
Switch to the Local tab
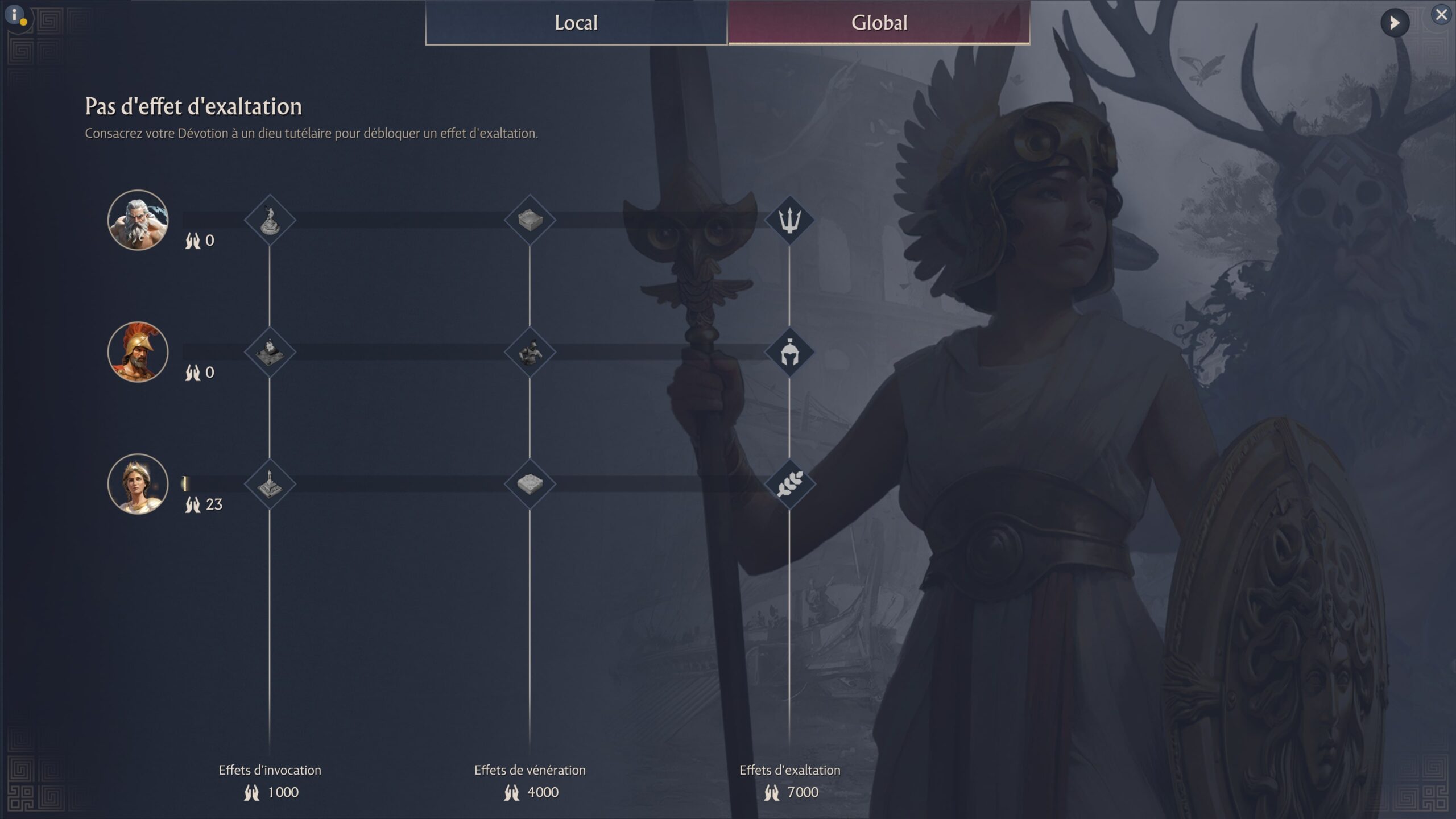pyautogui.click(x=576, y=23)
